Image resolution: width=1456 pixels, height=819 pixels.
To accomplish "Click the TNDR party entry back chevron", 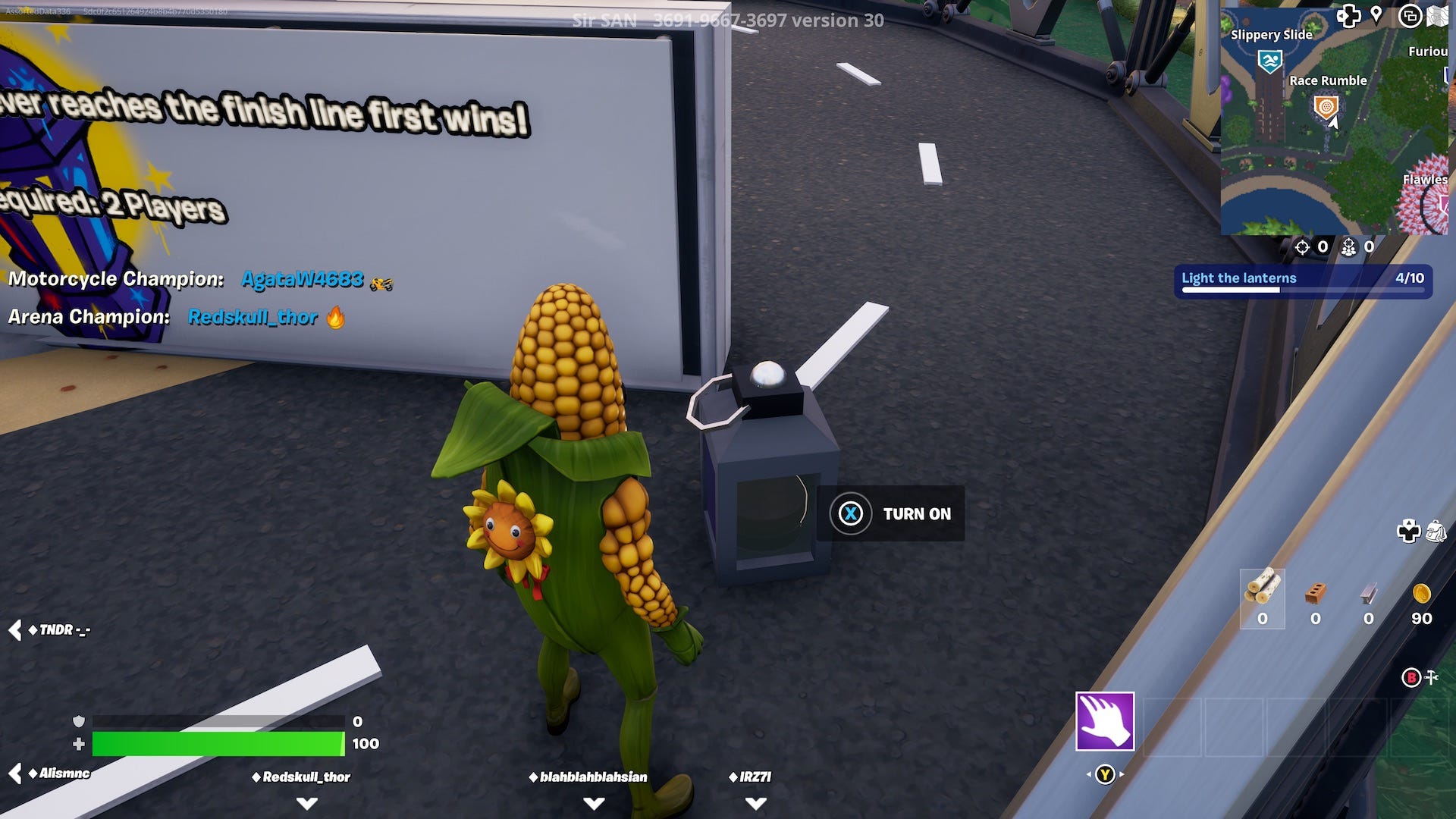I will [x=15, y=629].
